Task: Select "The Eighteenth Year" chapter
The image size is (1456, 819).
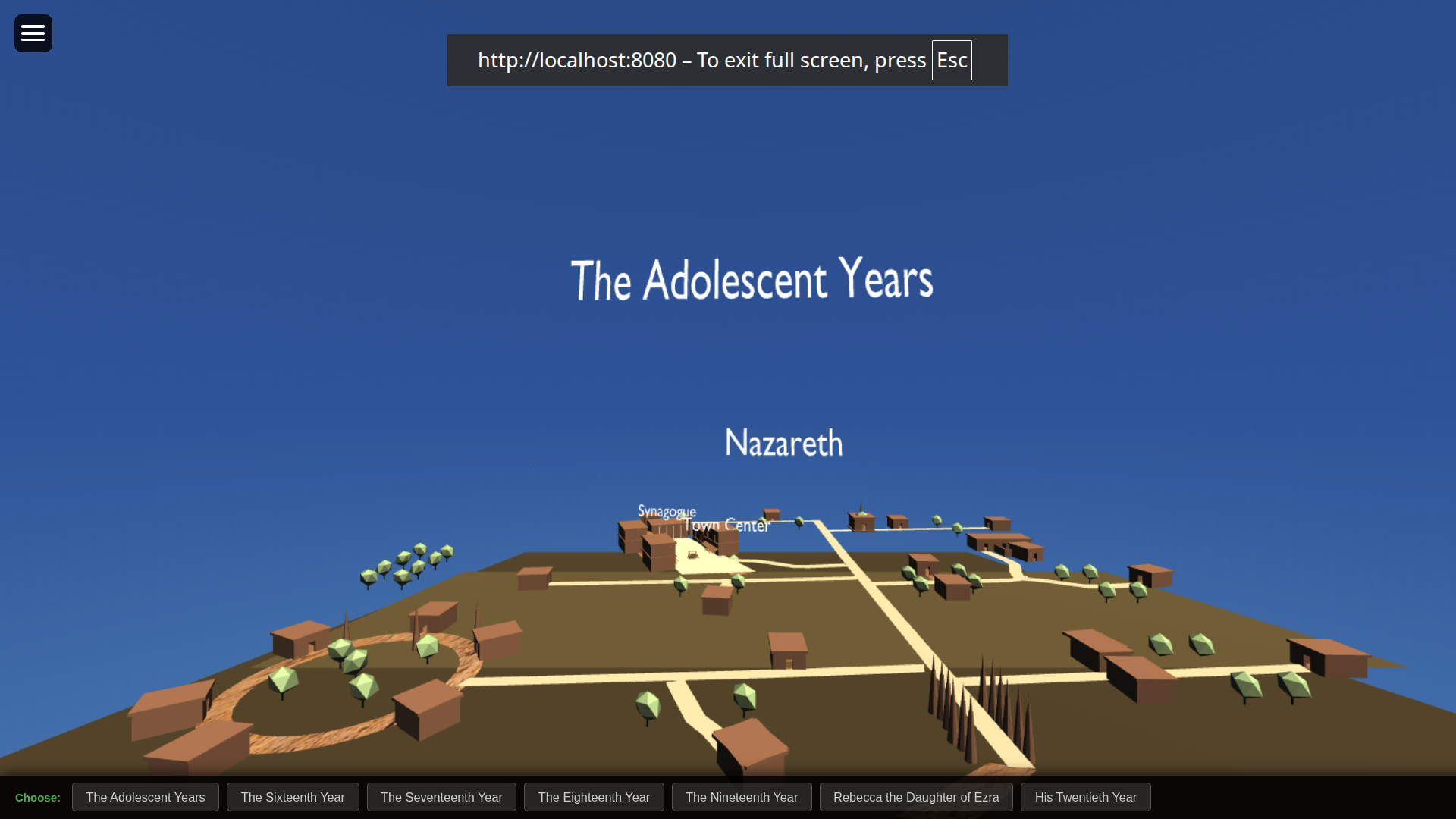Action: tap(594, 797)
